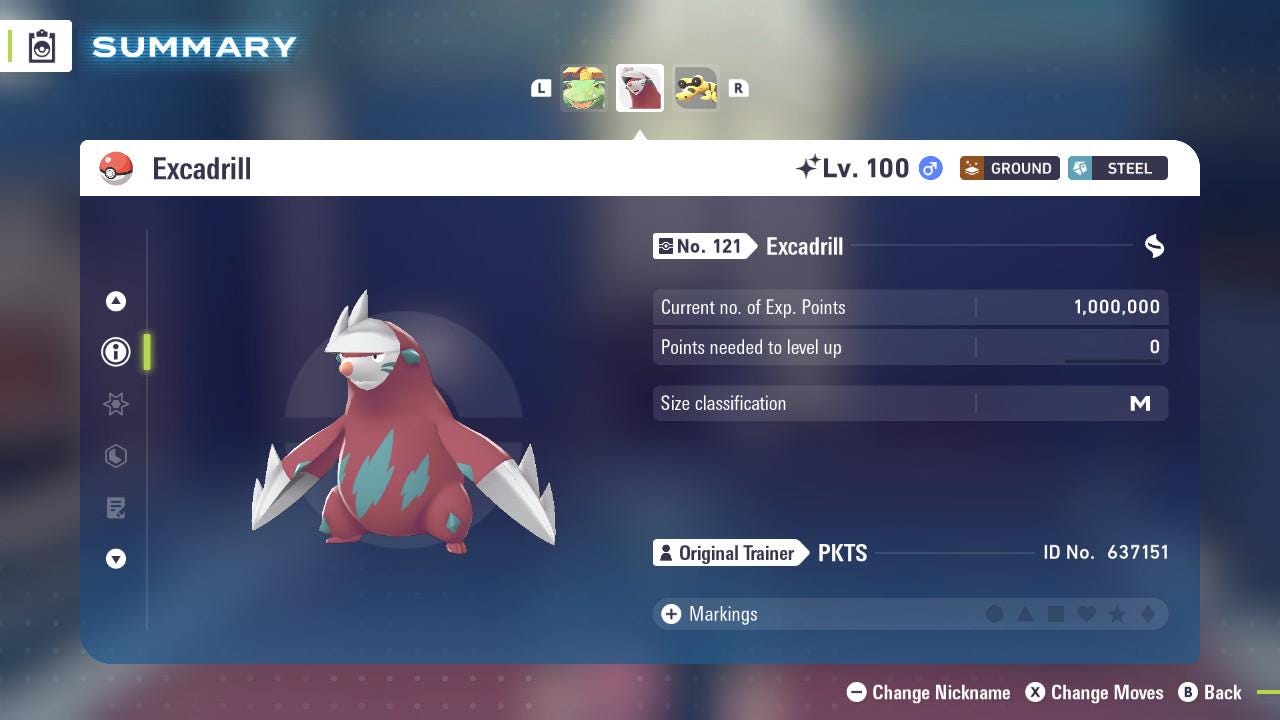Image resolution: width=1280 pixels, height=720 pixels.
Task: Switch to the Toedscruel thumbnail on the left
Action: (584, 88)
